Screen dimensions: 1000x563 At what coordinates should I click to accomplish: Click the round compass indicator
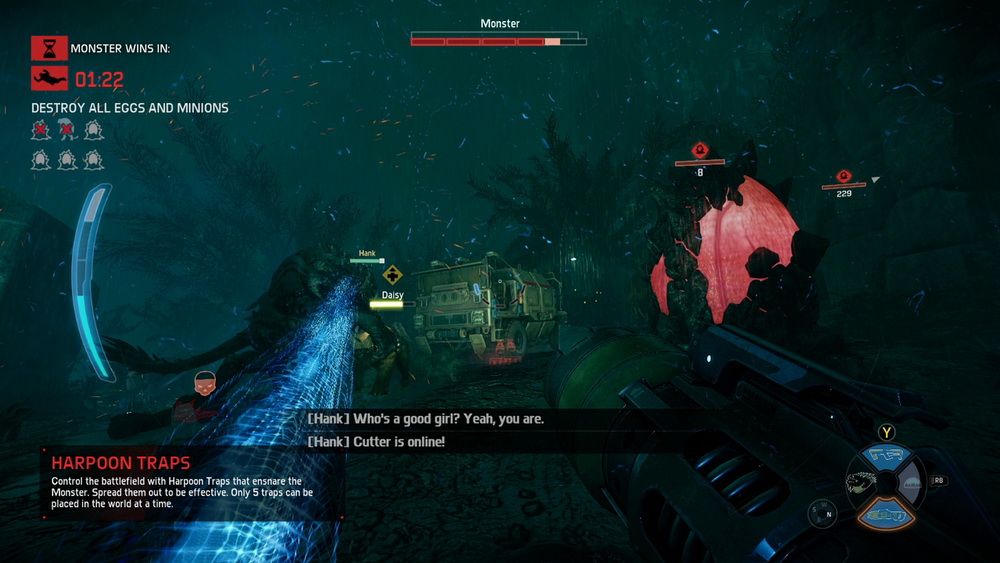tap(822, 514)
